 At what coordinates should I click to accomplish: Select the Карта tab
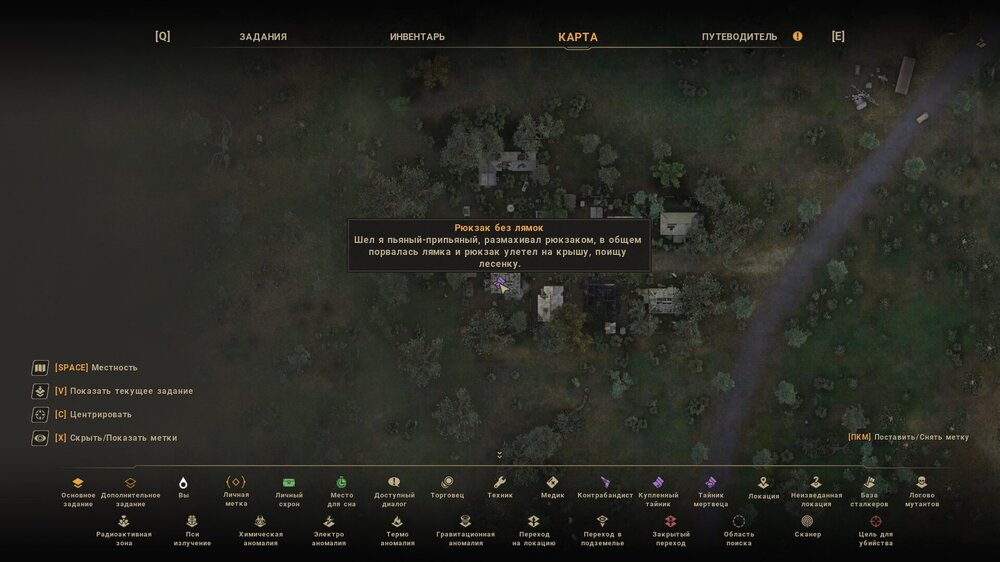click(578, 37)
